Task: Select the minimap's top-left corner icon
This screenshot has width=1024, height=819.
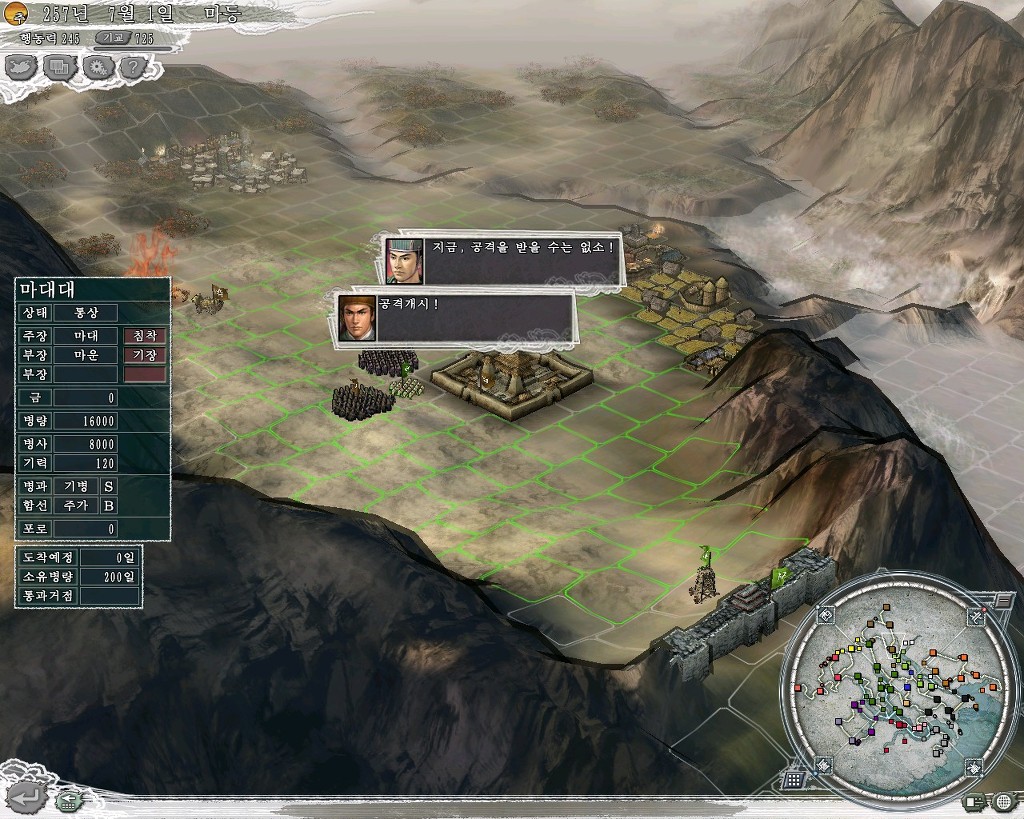Action: [825, 615]
